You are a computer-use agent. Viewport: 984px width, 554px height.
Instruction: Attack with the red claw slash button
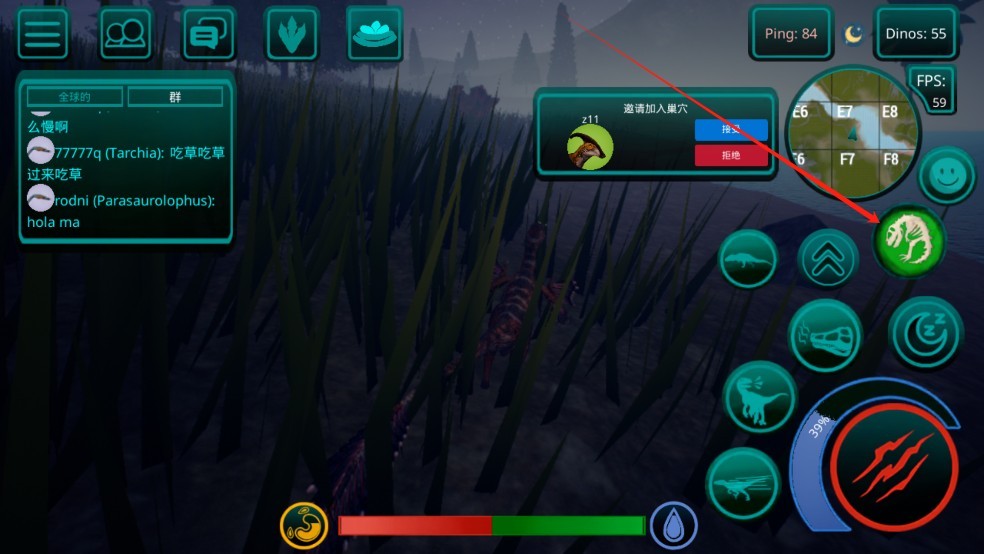click(x=893, y=468)
